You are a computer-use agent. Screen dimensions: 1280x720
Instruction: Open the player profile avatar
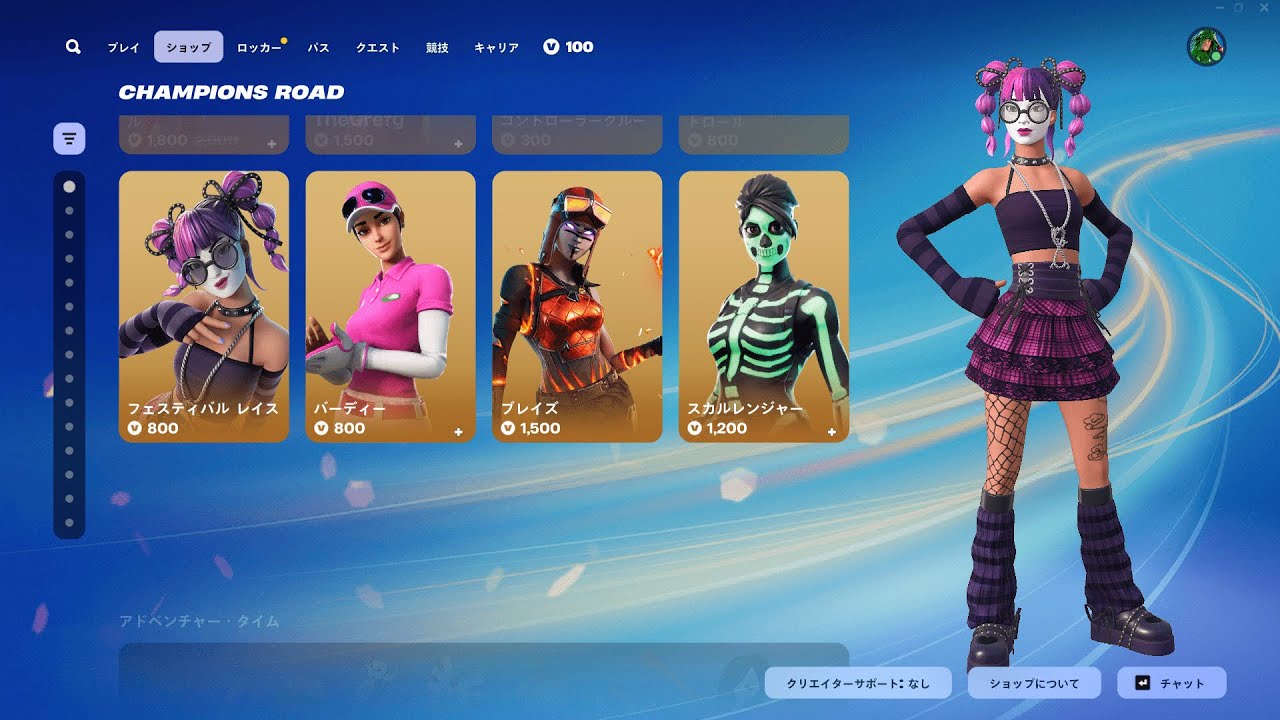point(1206,47)
